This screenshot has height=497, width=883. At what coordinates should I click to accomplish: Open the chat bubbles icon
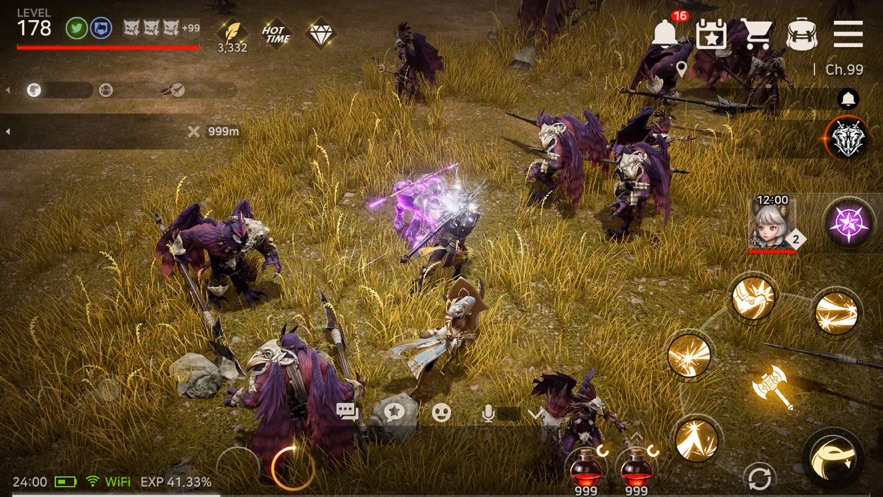point(348,411)
